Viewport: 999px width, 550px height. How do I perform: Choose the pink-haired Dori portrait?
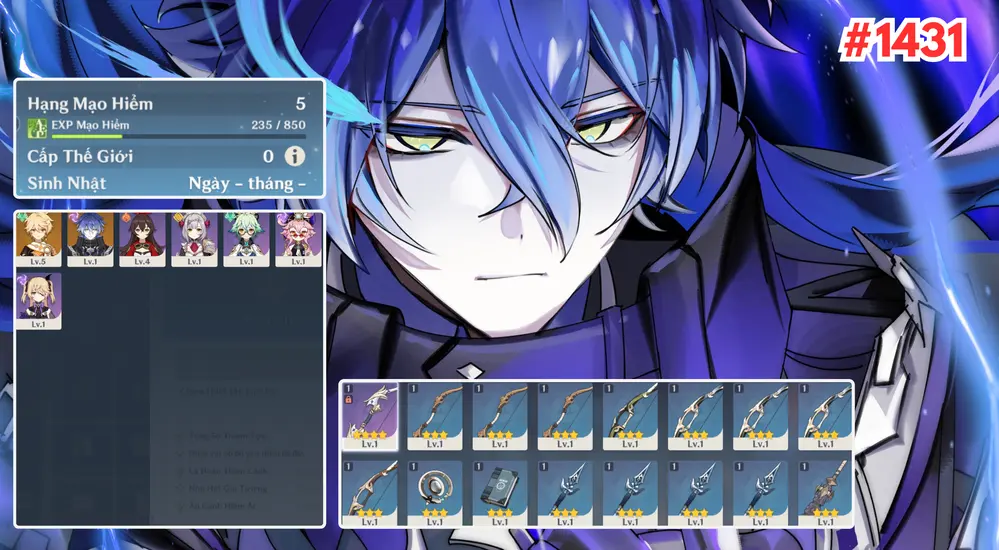coord(299,238)
